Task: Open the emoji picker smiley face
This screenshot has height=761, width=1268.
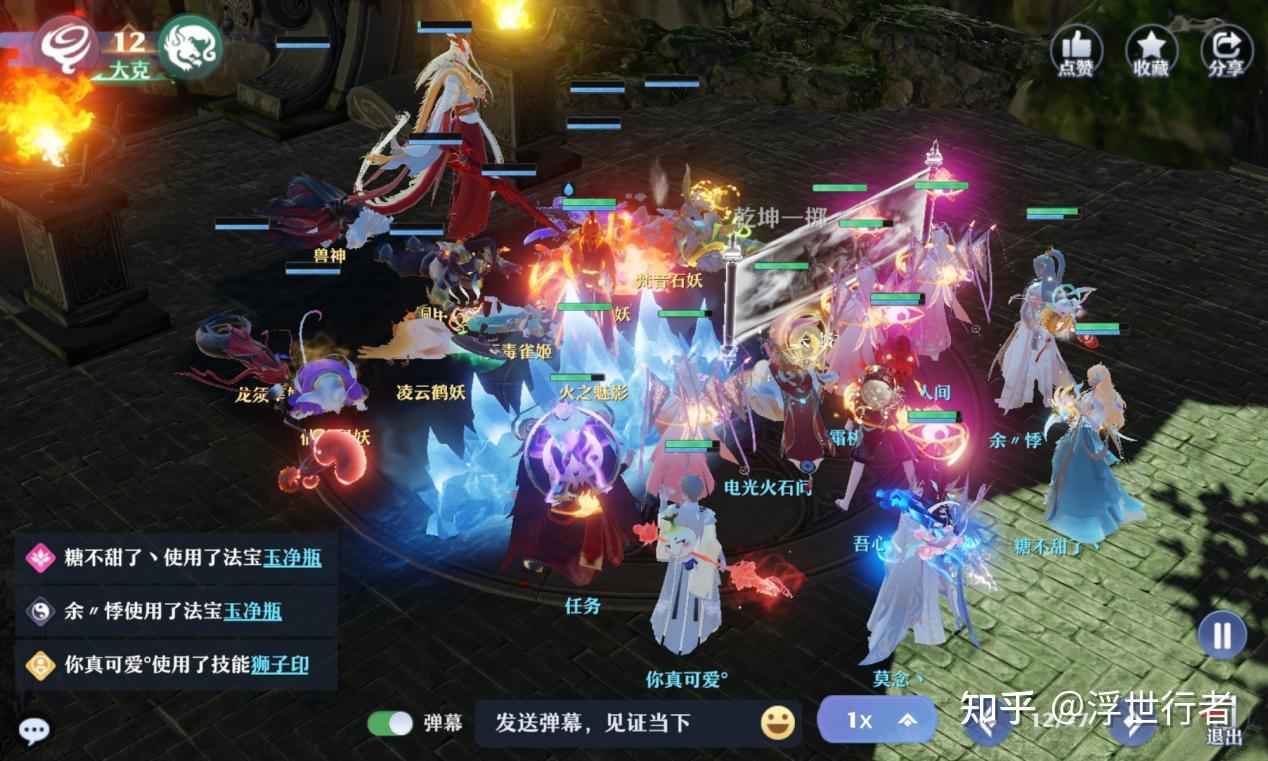Action: tap(777, 722)
